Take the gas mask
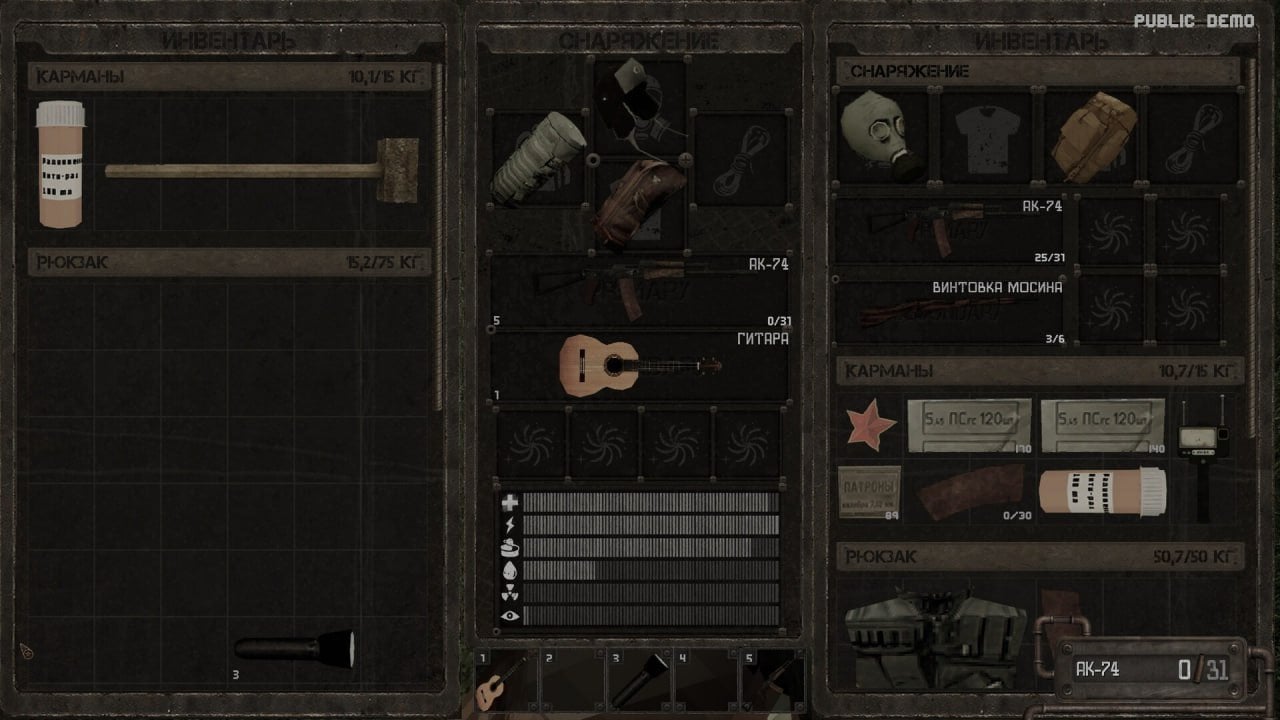This screenshot has width=1280, height=720. pyautogui.click(x=877, y=135)
